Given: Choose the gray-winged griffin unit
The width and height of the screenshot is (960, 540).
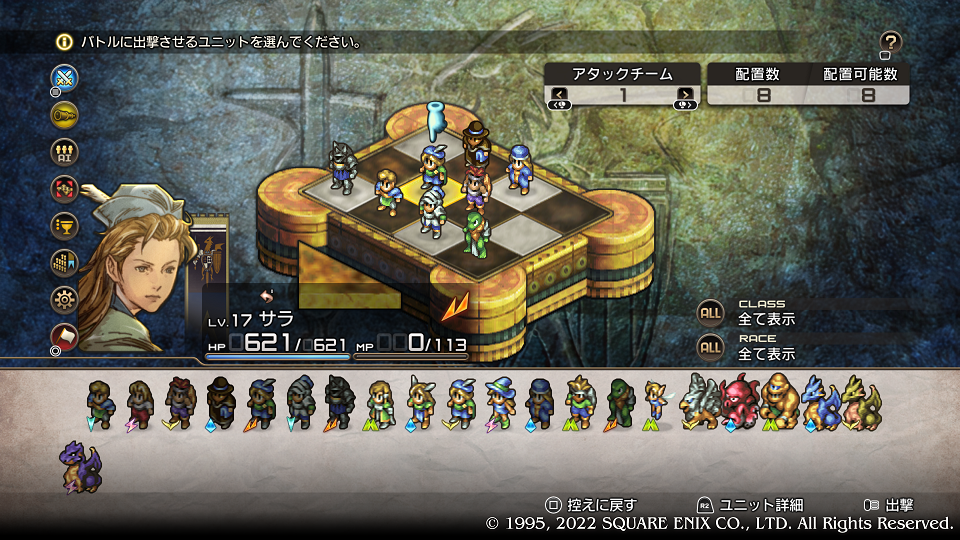Looking at the screenshot, I should click(699, 400).
